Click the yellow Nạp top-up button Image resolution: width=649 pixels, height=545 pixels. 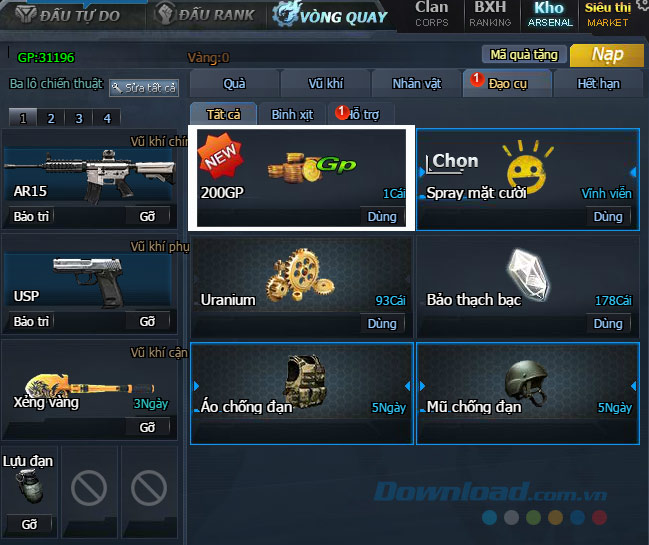(608, 55)
